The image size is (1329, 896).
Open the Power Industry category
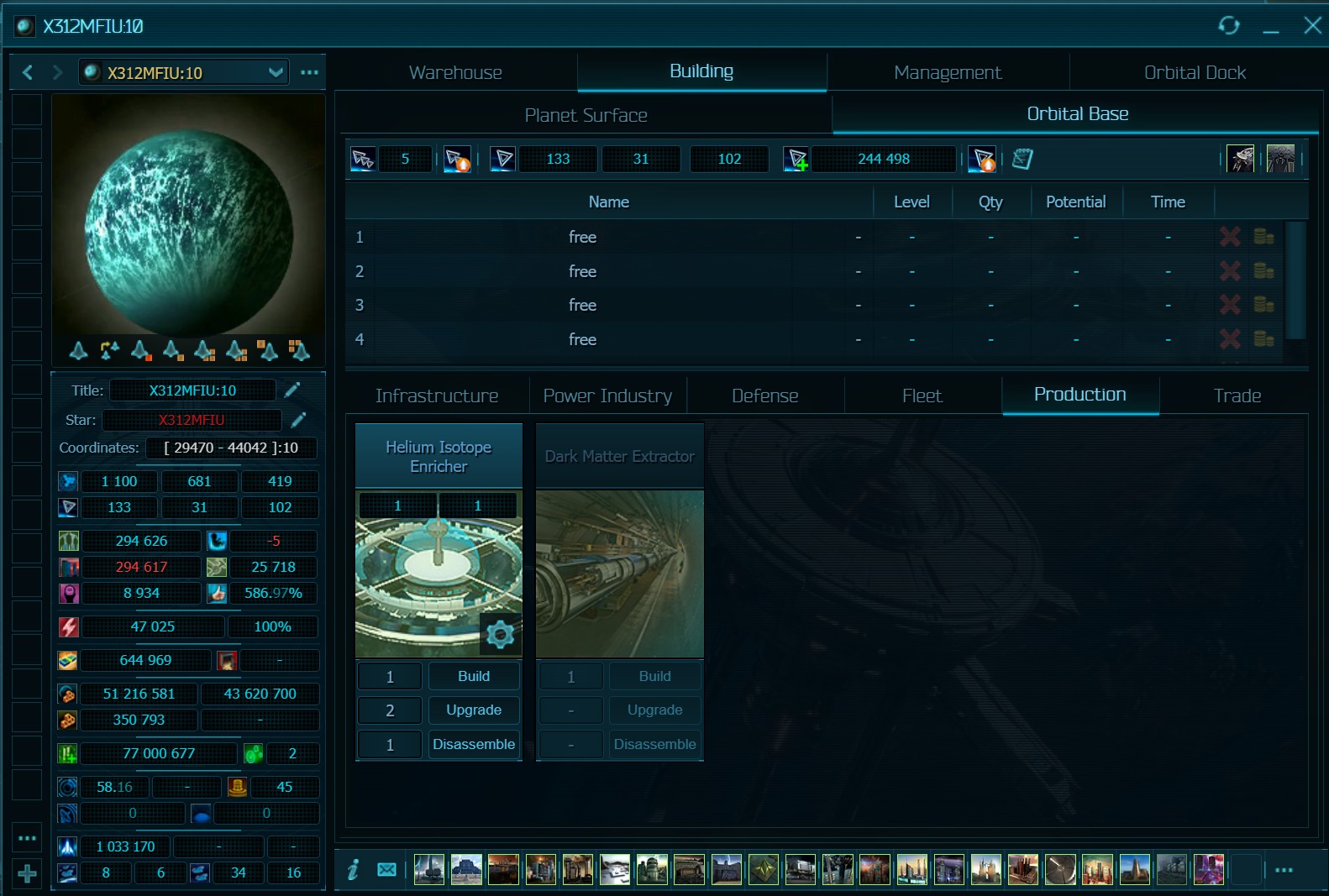(607, 396)
